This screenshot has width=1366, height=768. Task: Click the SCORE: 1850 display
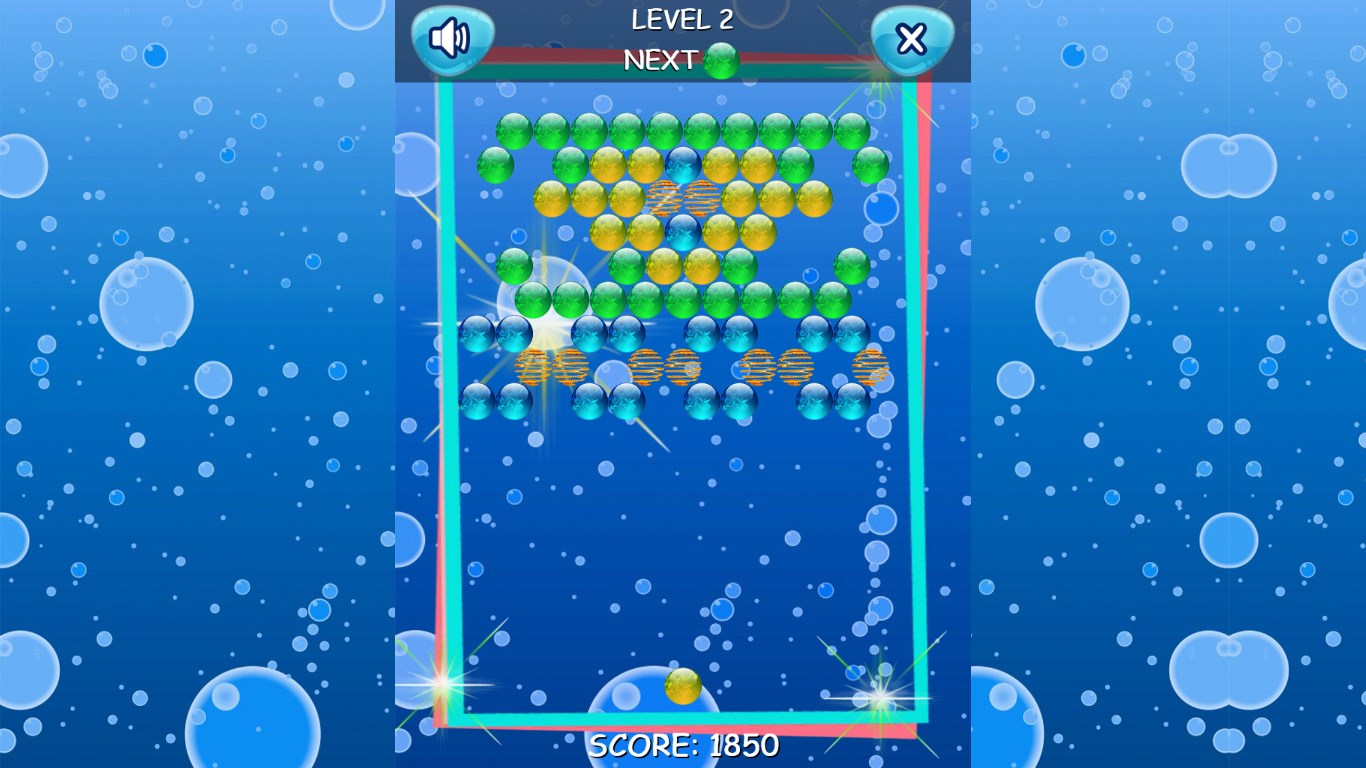pyautogui.click(x=683, y=745)
